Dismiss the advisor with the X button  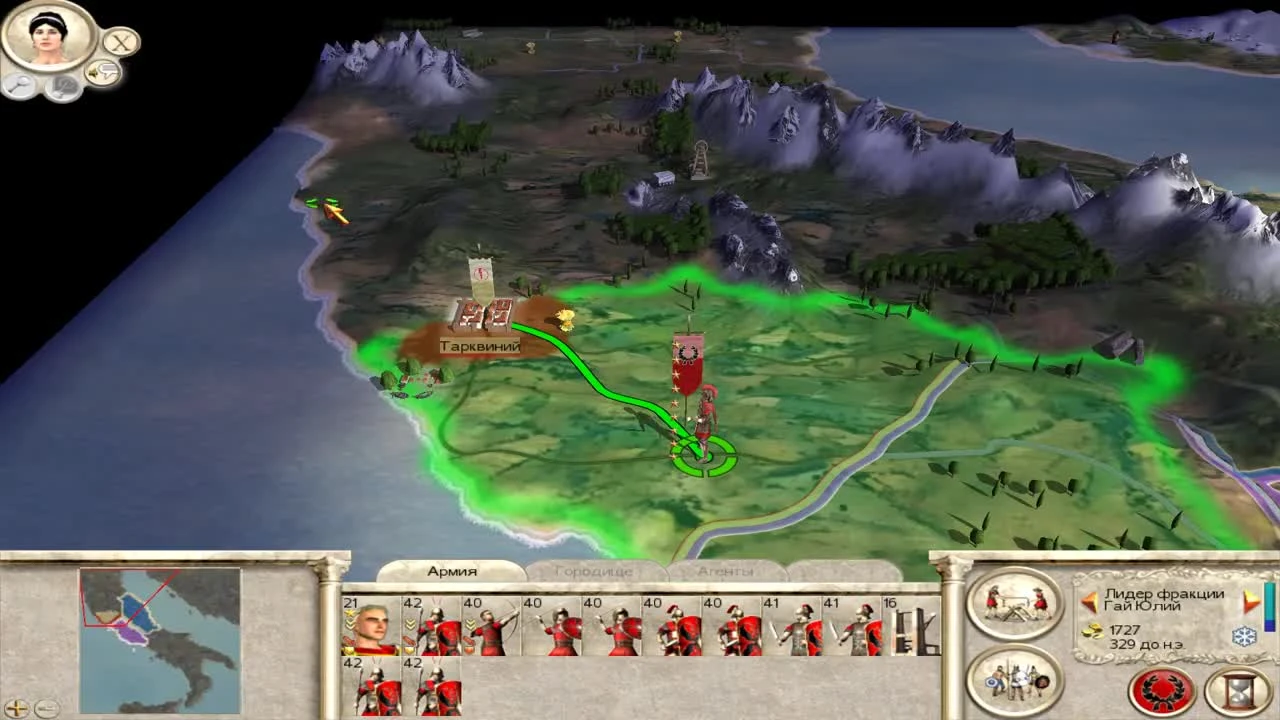121,43
